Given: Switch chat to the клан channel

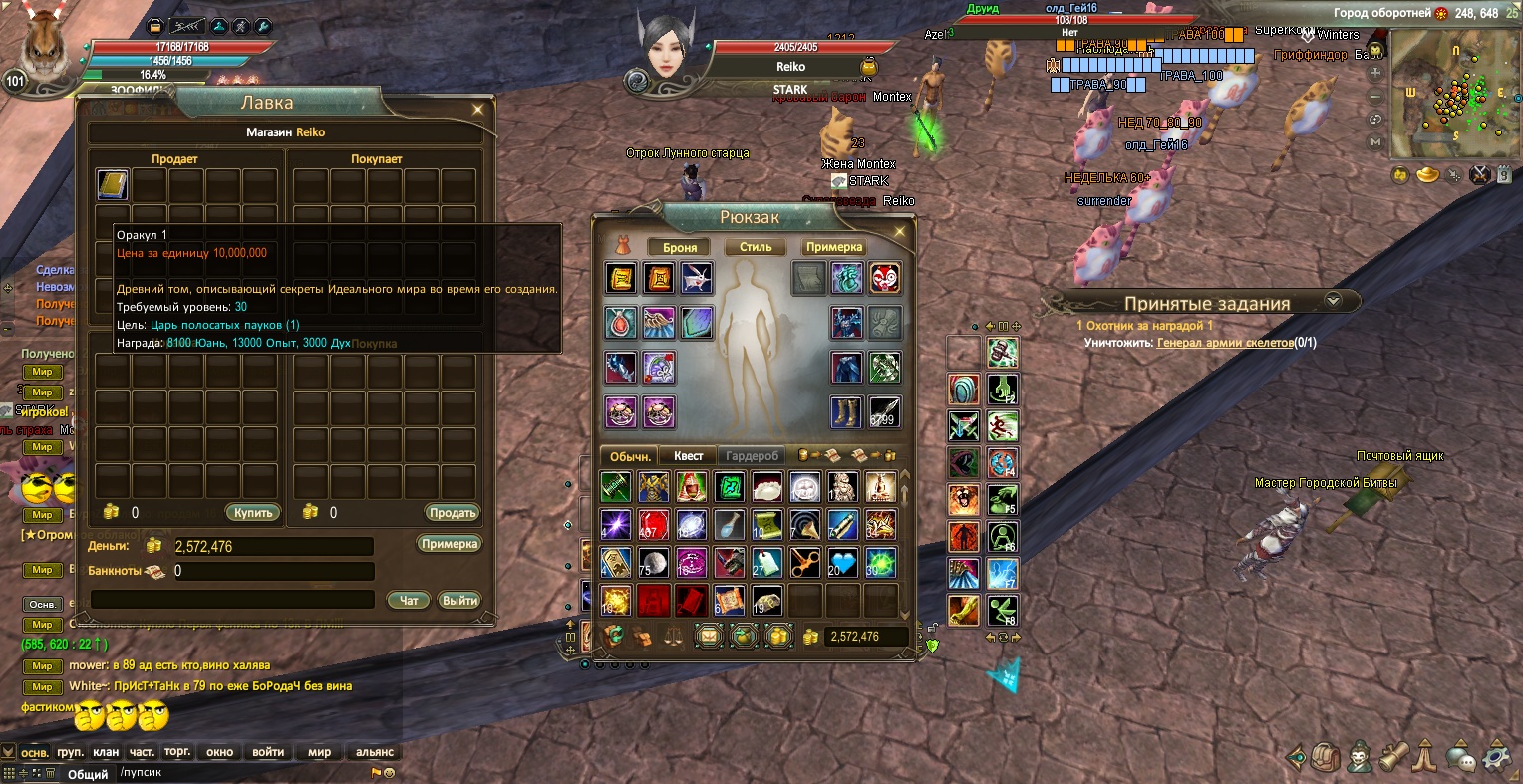Looking at the screenshot, I should (106, 752).
